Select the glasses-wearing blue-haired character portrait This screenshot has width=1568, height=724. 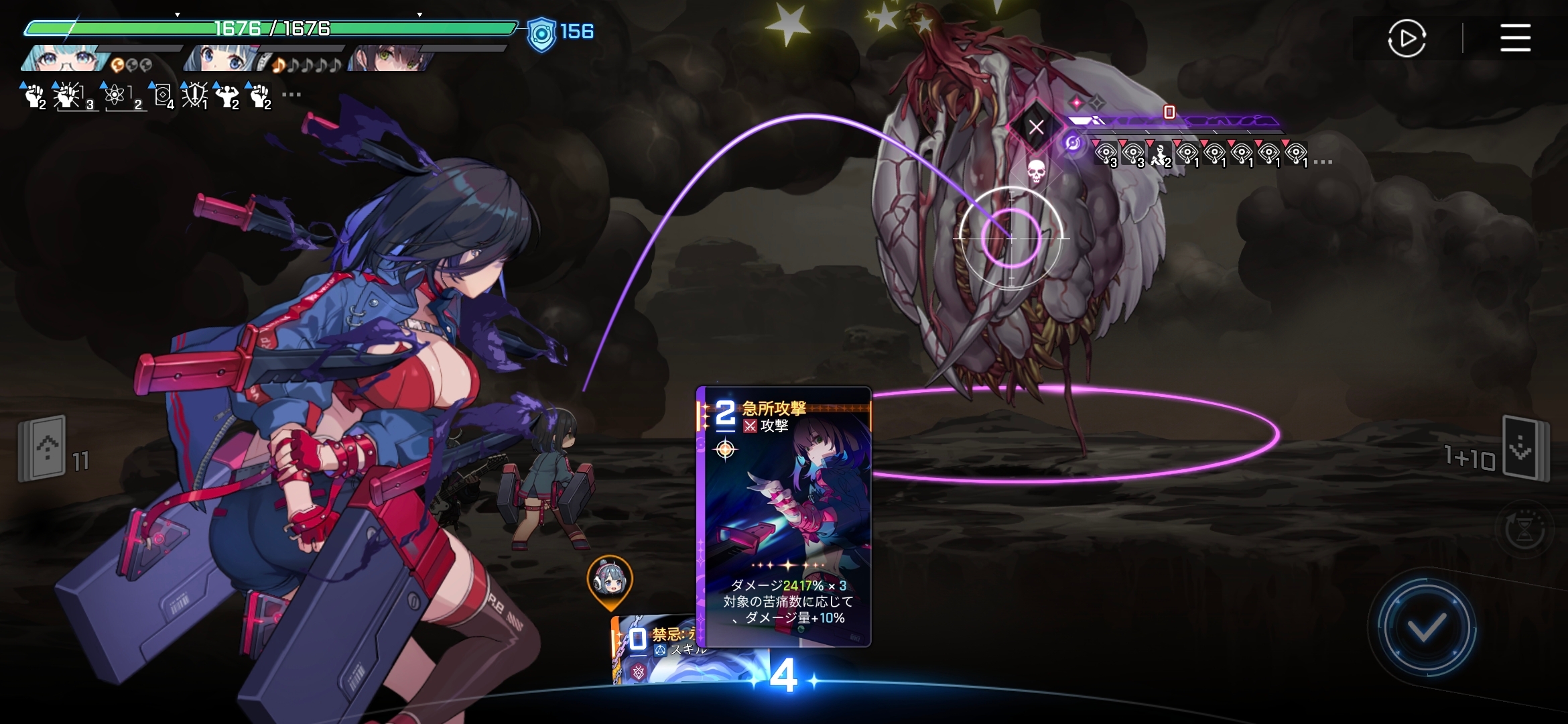coord(65,59)
